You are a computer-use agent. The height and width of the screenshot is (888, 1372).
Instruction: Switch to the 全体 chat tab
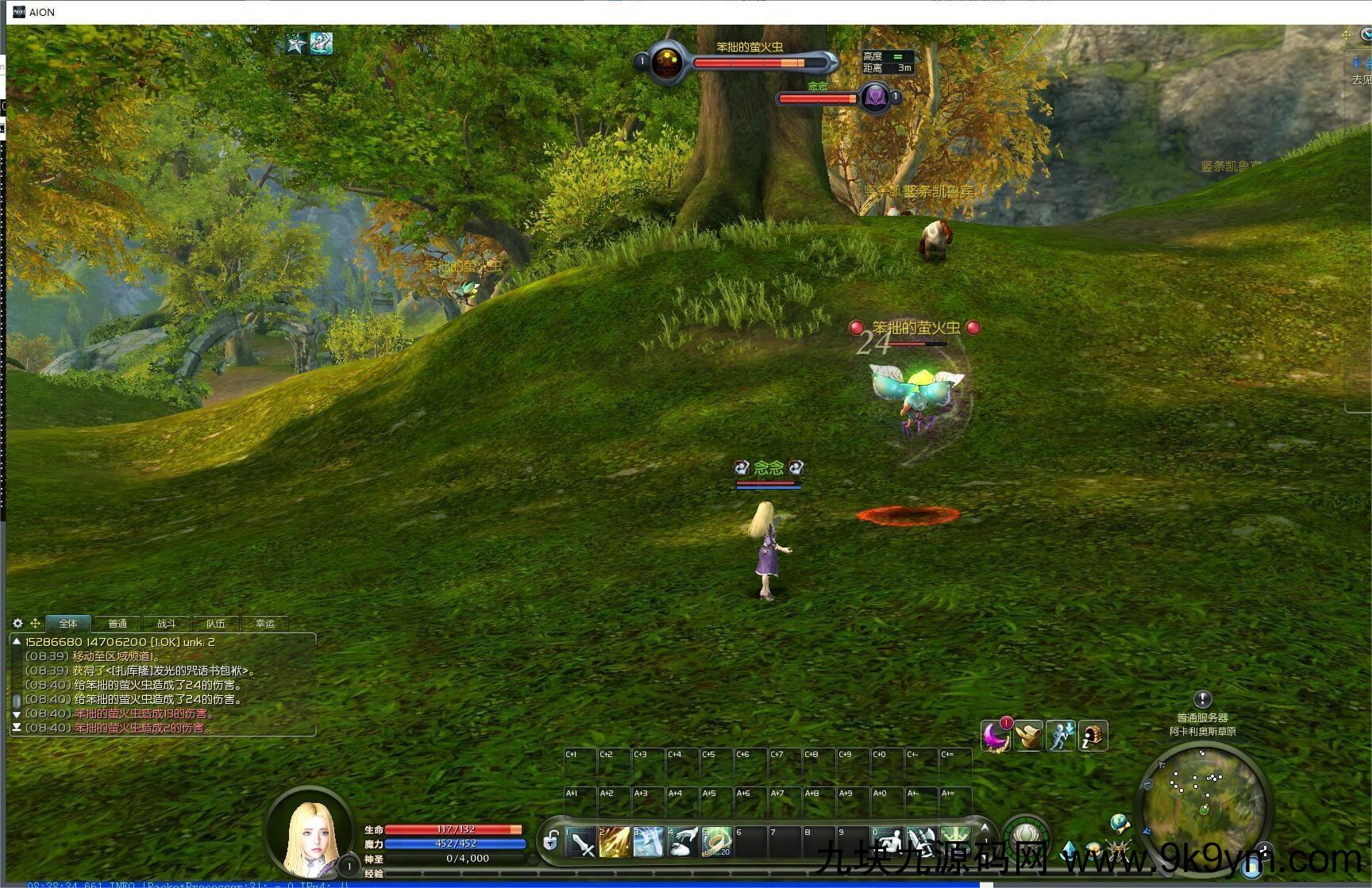click(x=68, y=624)
